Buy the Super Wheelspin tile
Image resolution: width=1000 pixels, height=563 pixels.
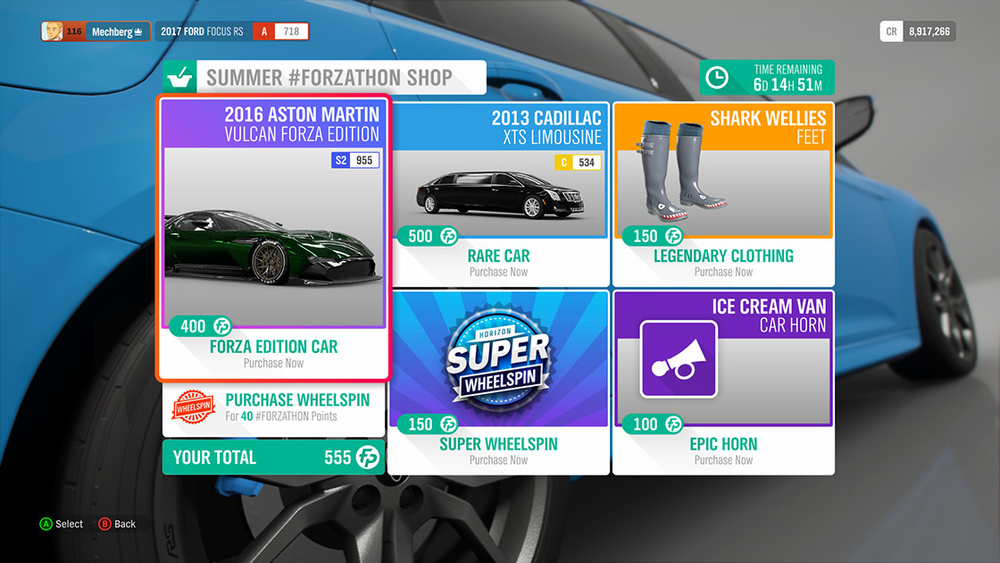point(498,382)
